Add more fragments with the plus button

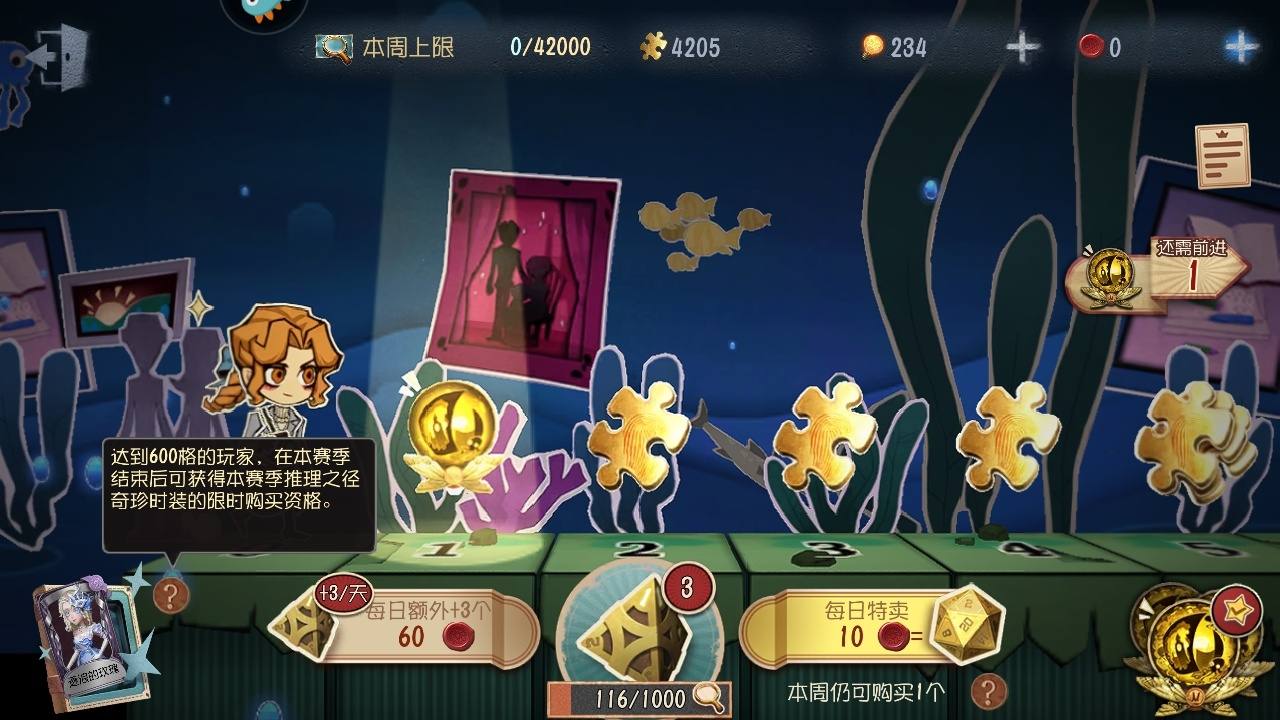click(1022, 47)
